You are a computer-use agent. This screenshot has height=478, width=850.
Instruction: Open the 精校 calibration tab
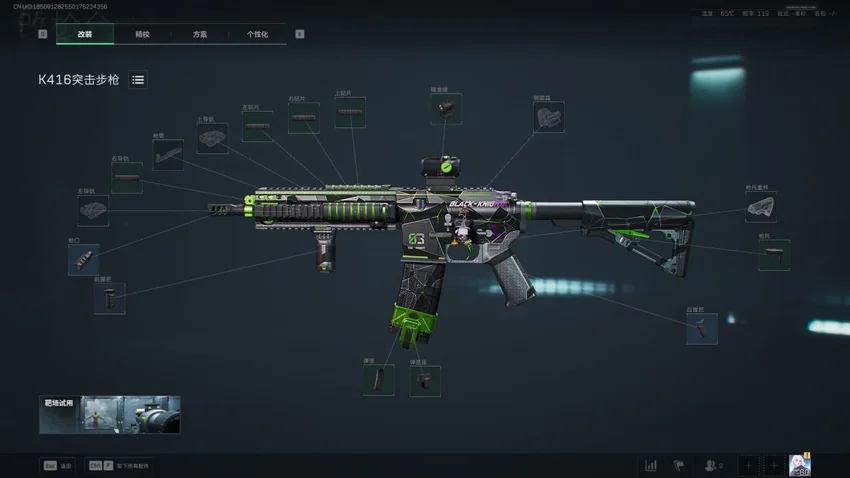coord(142,34)
